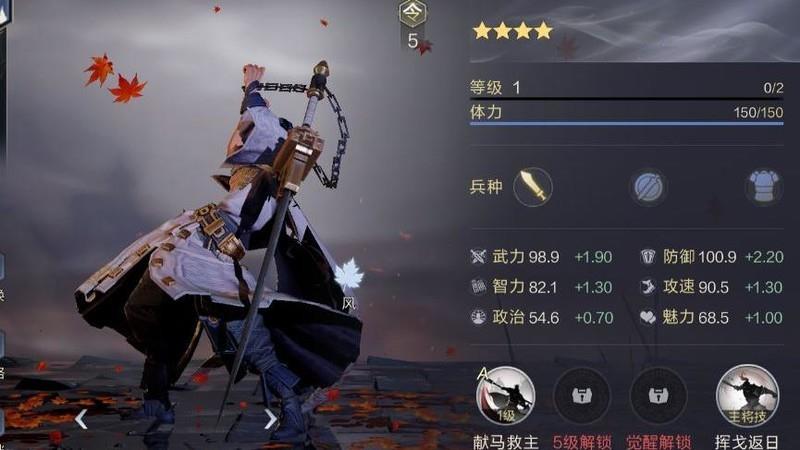View the 挥戈返日 main general skill
Screen dimensions: 800x450
pyautogui.click(x=747, y=395)
